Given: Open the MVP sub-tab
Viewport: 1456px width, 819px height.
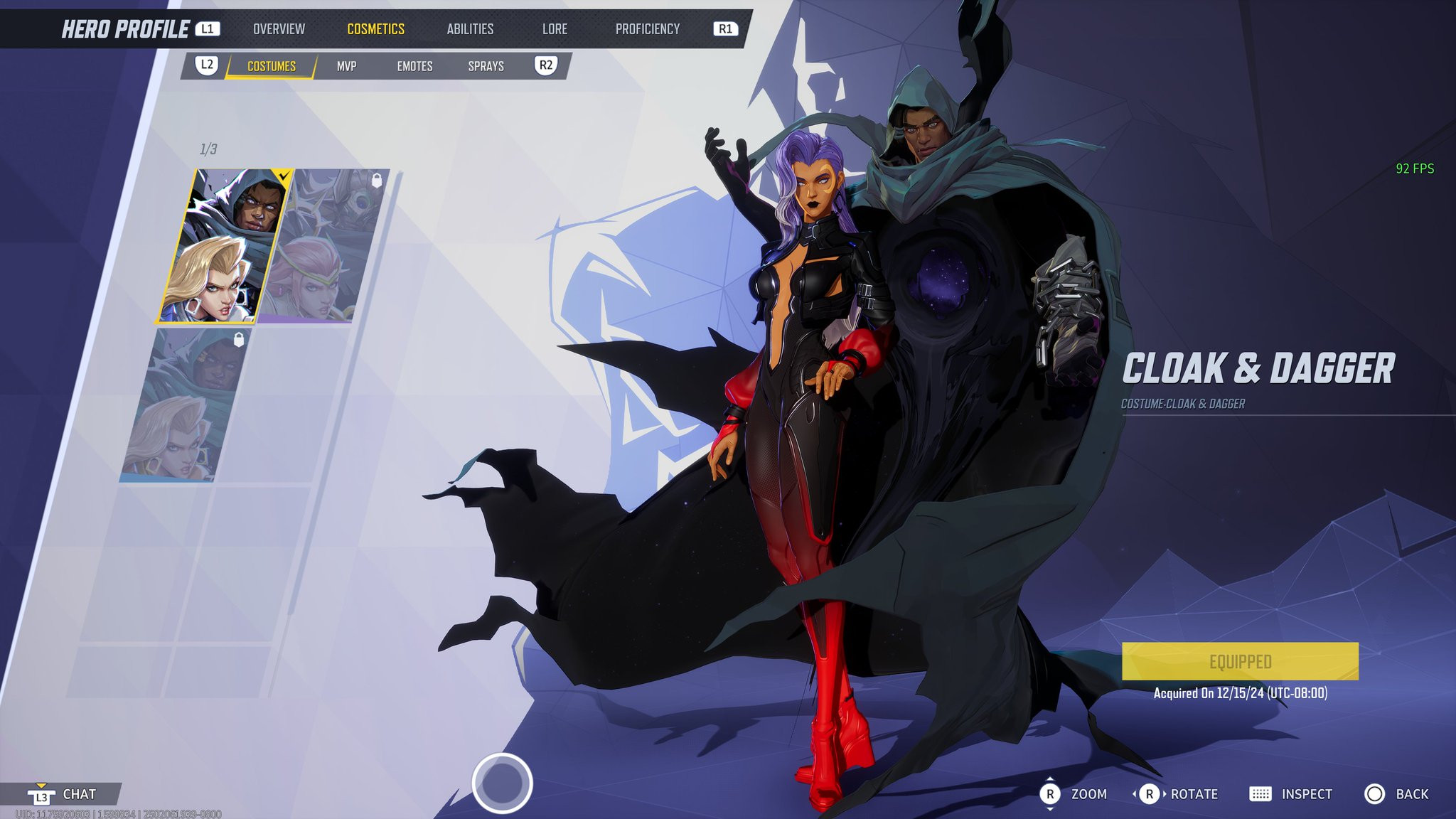Looking at the screenshot, I should tap(346, 65).
